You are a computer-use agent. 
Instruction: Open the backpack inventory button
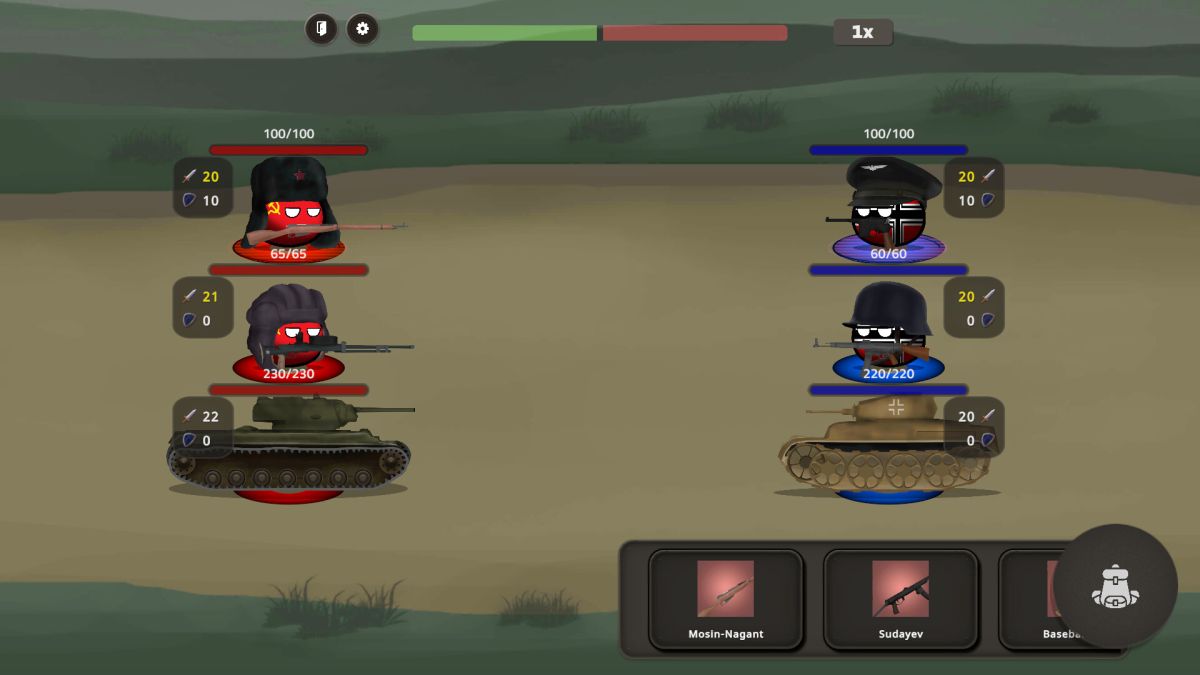(x=1114, y=586)
